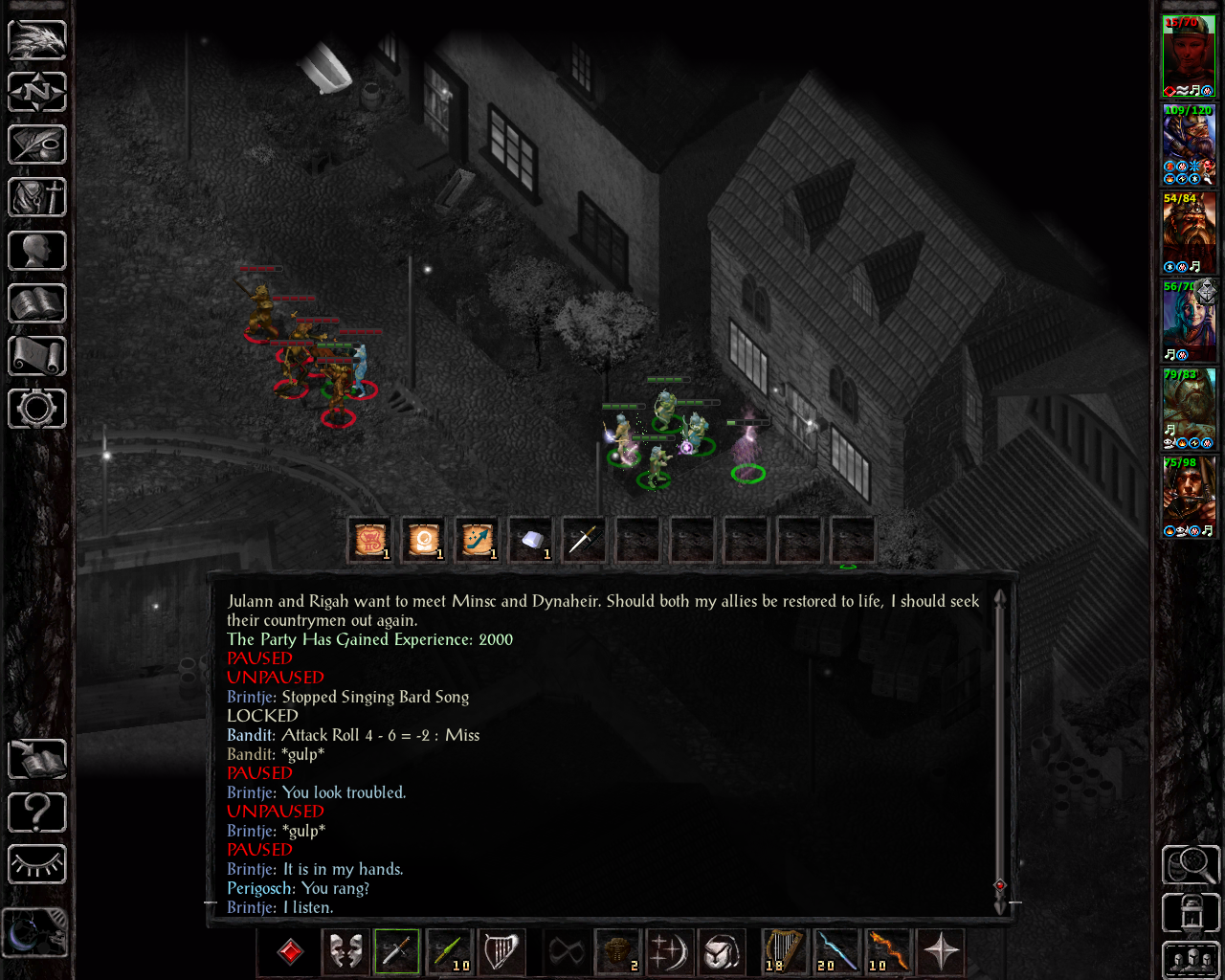The image size is (1225, 980).
Task: Open the mage spellbook icon
Action: coord(37,303)
